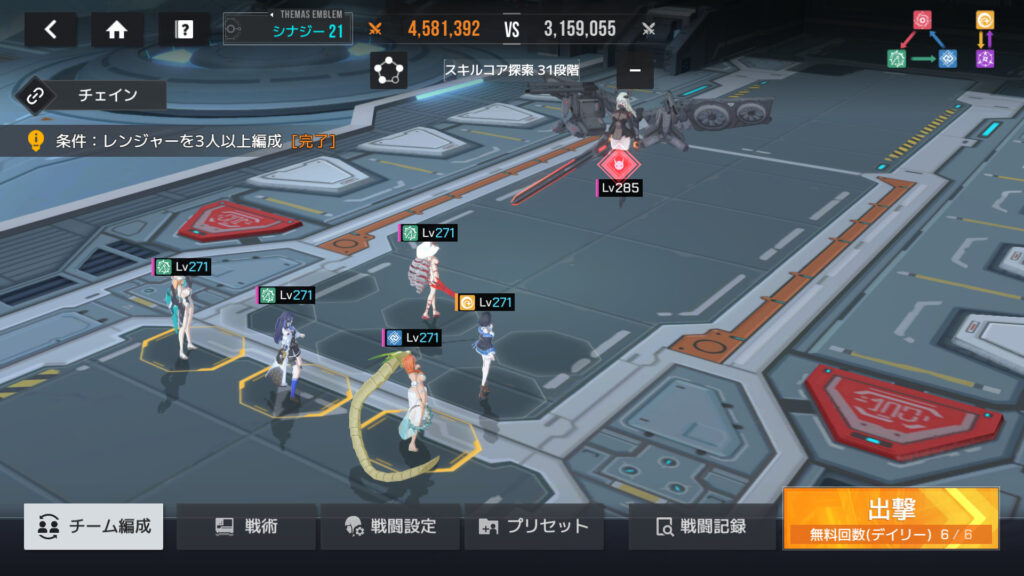The width and height of the screenshot is (1024, 576).
Task: Select the チーム編成 tab
Action: point(94,526)
